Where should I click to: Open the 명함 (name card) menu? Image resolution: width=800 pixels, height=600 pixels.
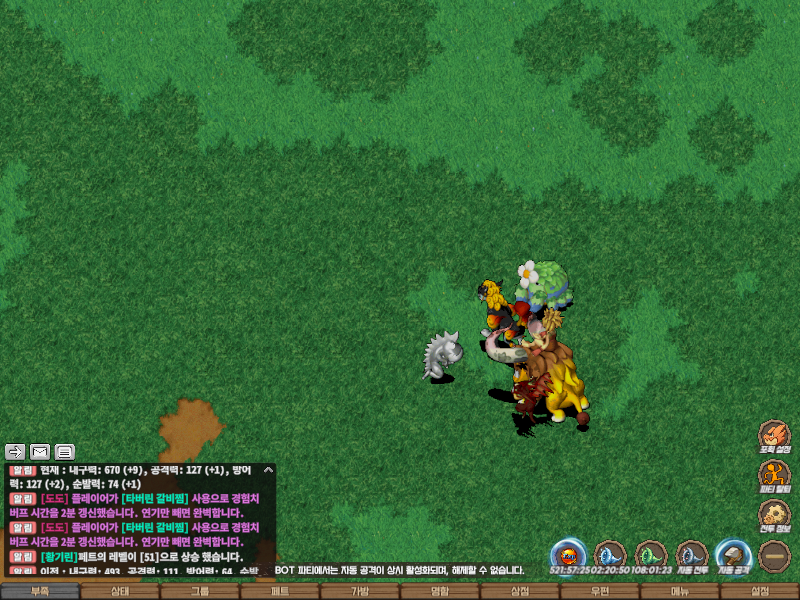click(x=440, y=591)
